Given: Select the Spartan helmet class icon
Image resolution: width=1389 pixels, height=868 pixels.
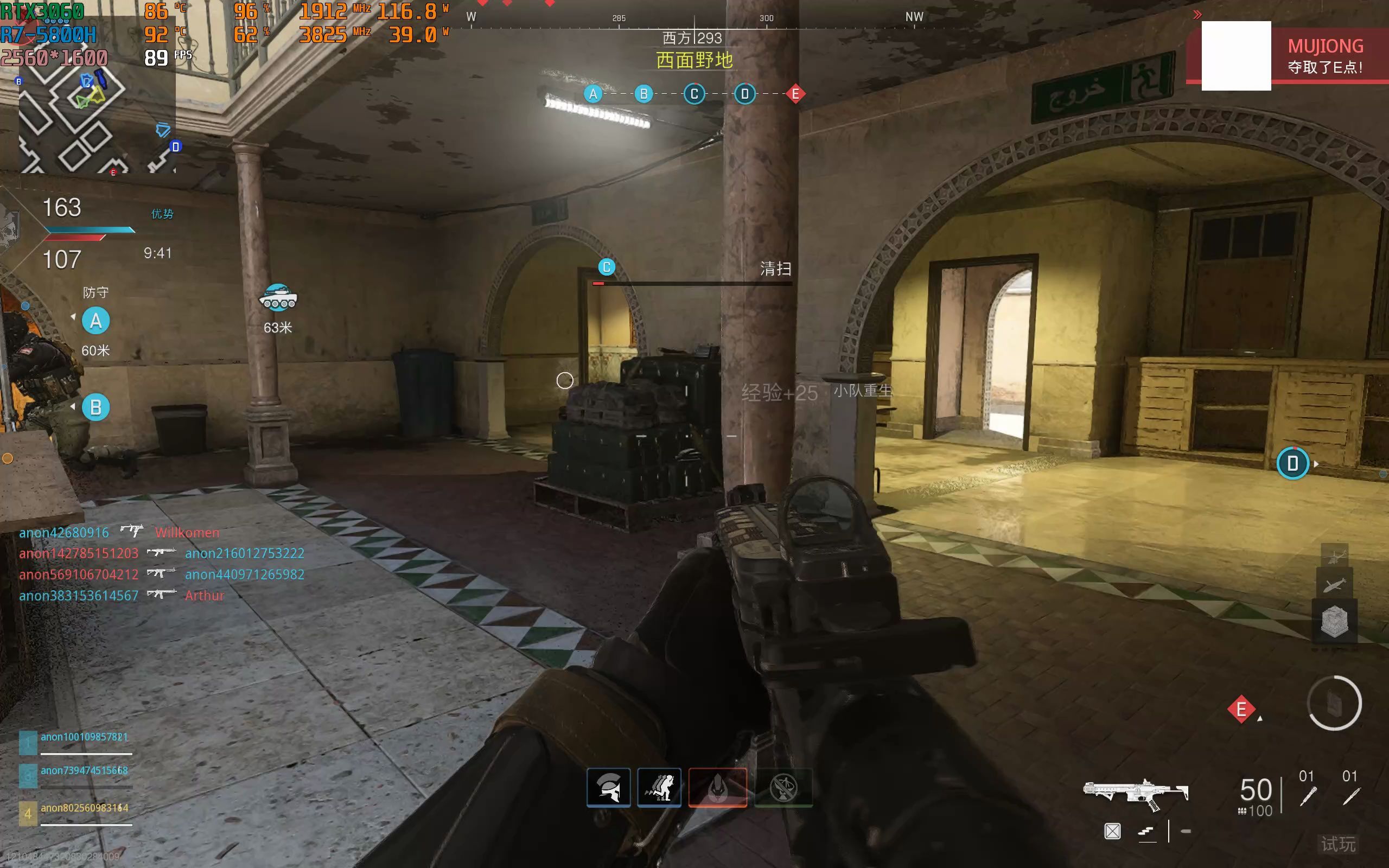Looking at the screenshot, I should (609, 788).
